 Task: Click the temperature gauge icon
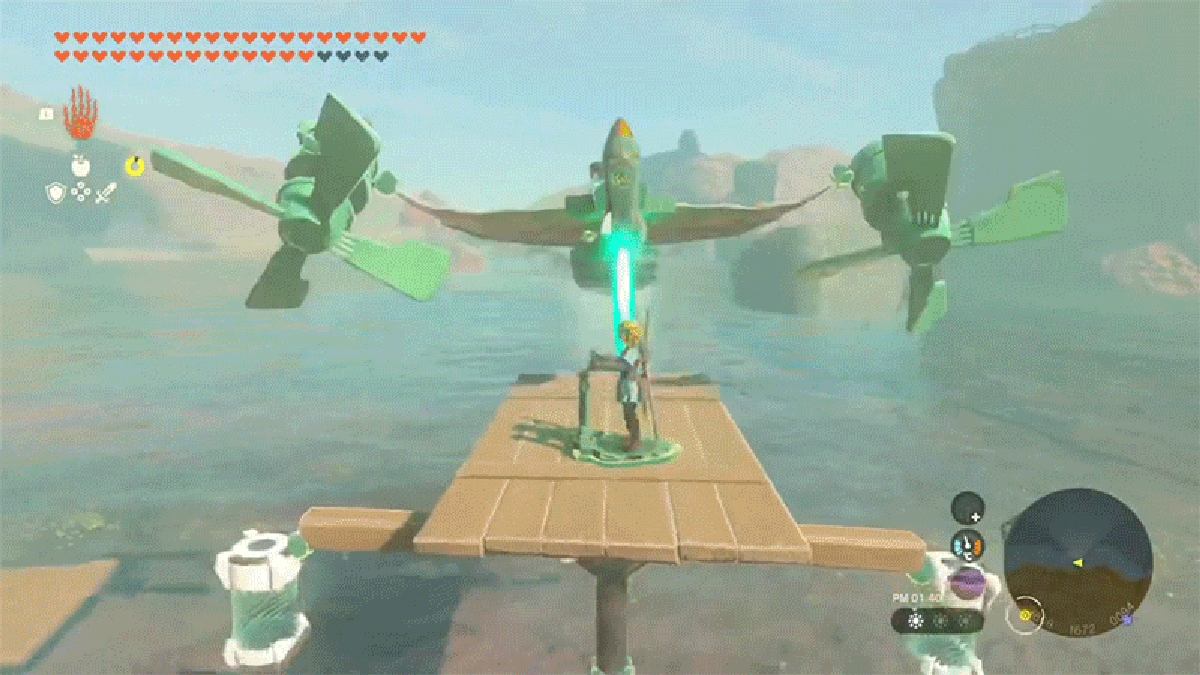(x=967, y=545)
